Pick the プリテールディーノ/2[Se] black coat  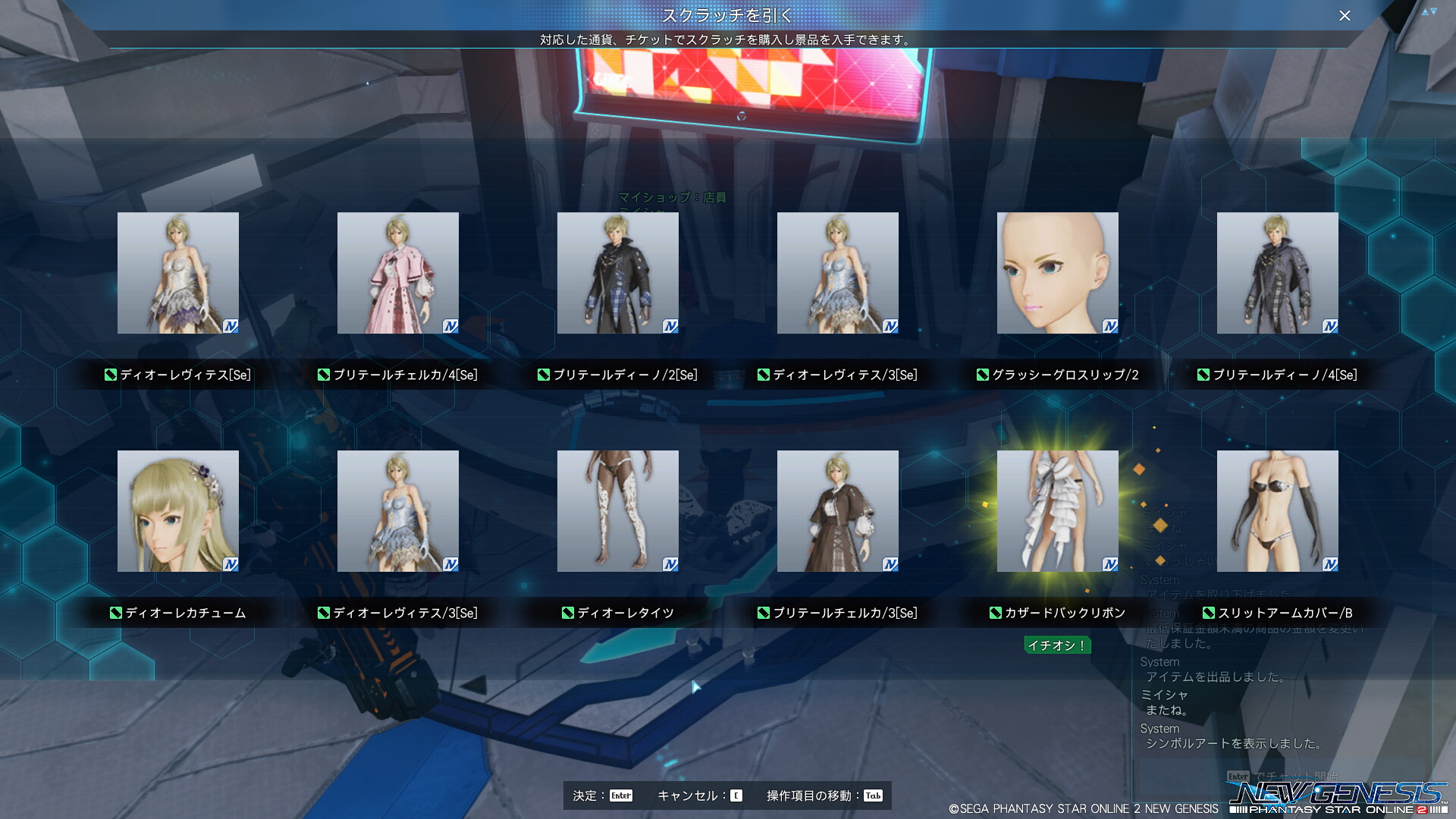point(618,273)
